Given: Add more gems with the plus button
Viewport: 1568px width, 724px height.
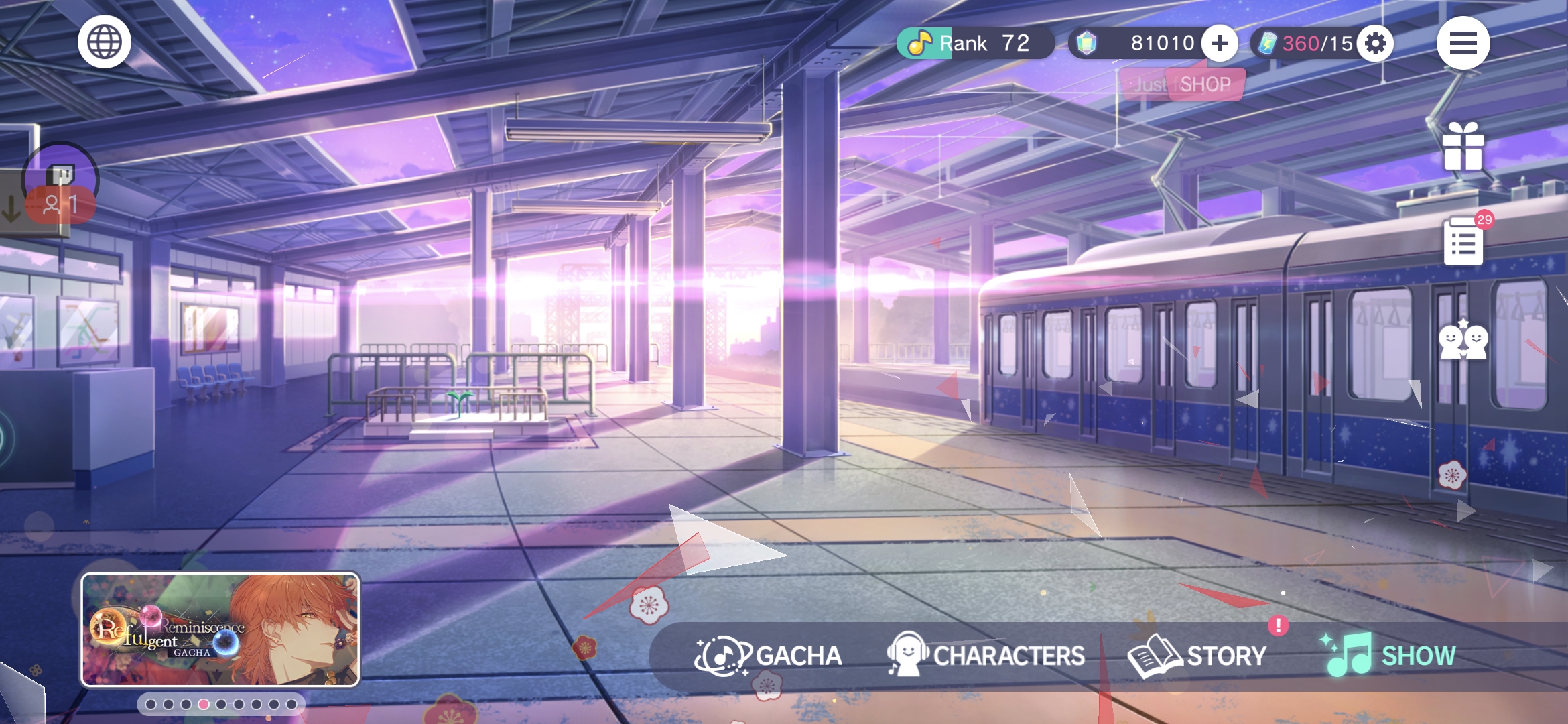Looking at the screenshot, I should pyautogui.click(x=1219, y=44).
